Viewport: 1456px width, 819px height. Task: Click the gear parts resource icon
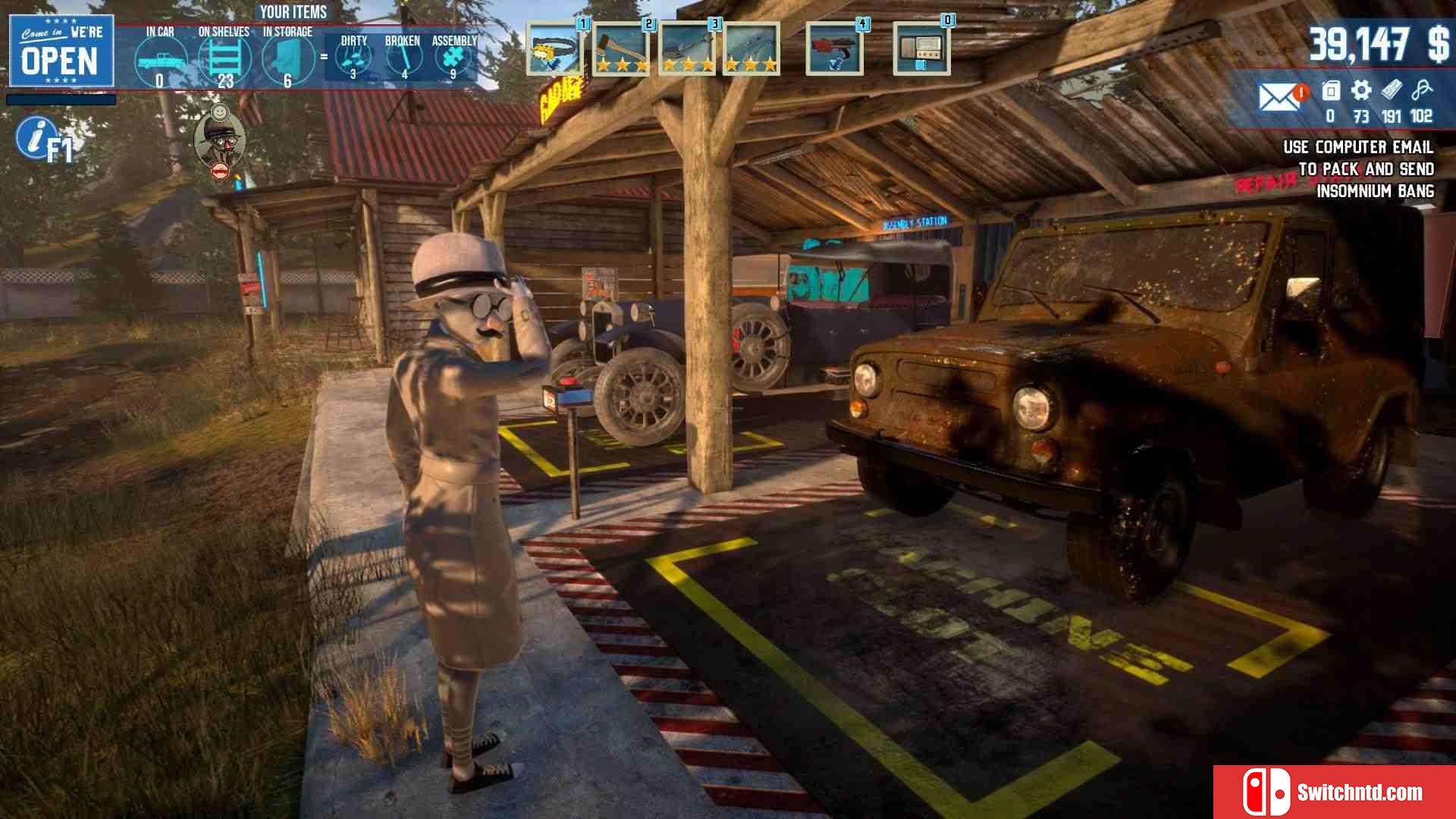[1361, 91]
